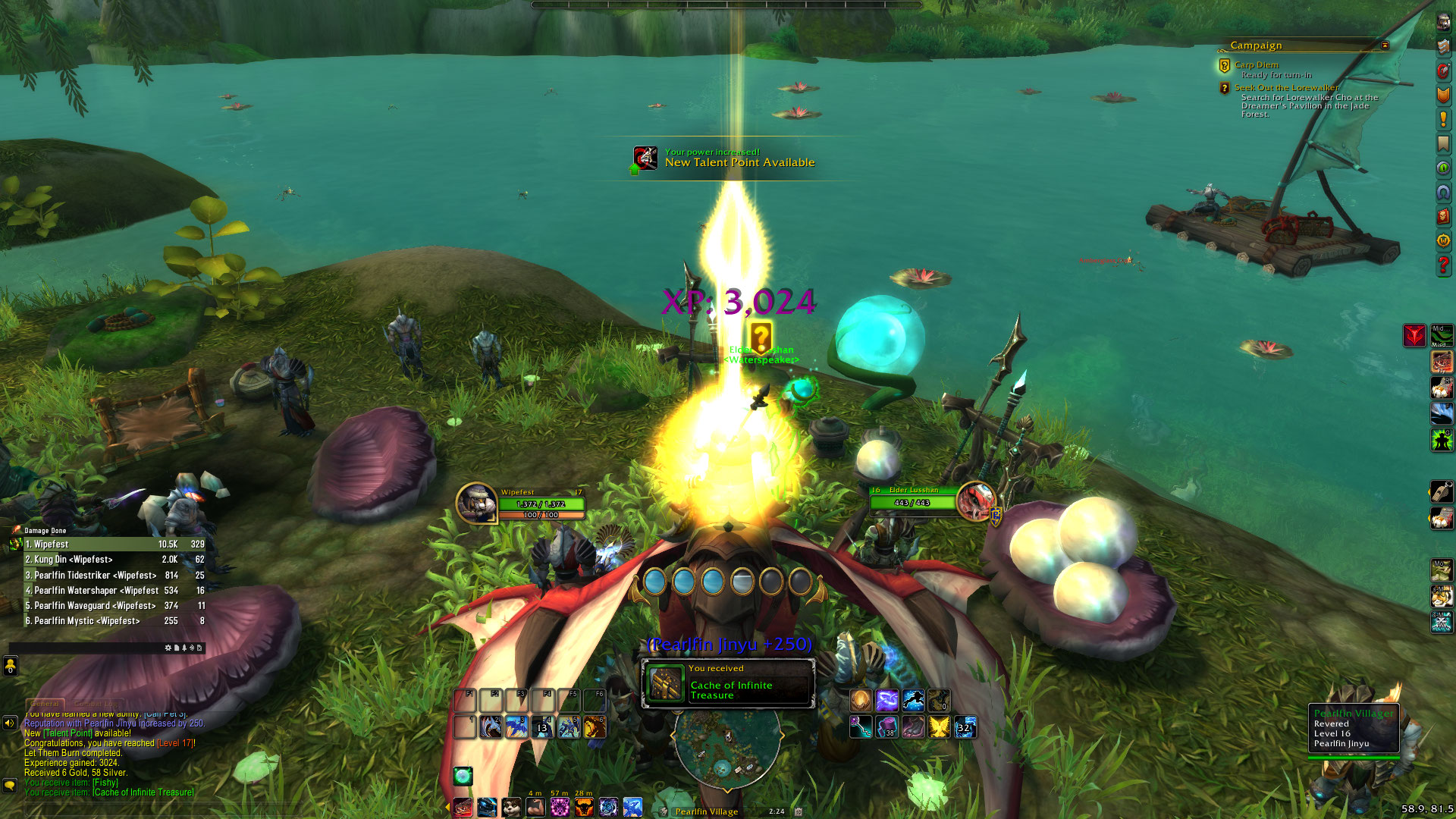Image resolution: width=1456 pixels, height=819 pixels.
Task: Open the red question mark help button
Action: [1443, 265]
